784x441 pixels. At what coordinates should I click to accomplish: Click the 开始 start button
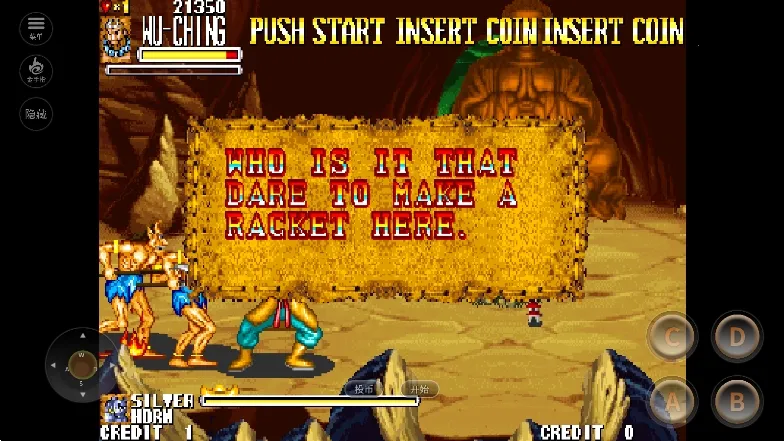421,389
